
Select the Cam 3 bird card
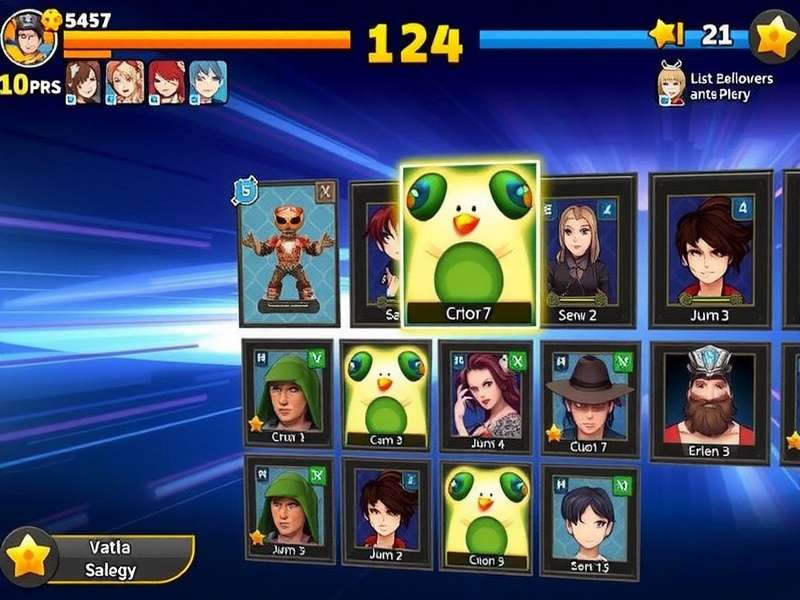click(x=385, y=396)
